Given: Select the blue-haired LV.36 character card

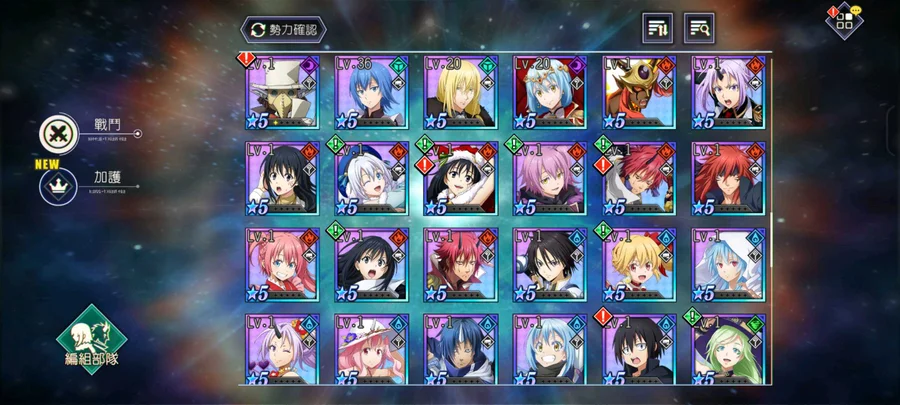Looking at the screenshot, I should [371, 92].
